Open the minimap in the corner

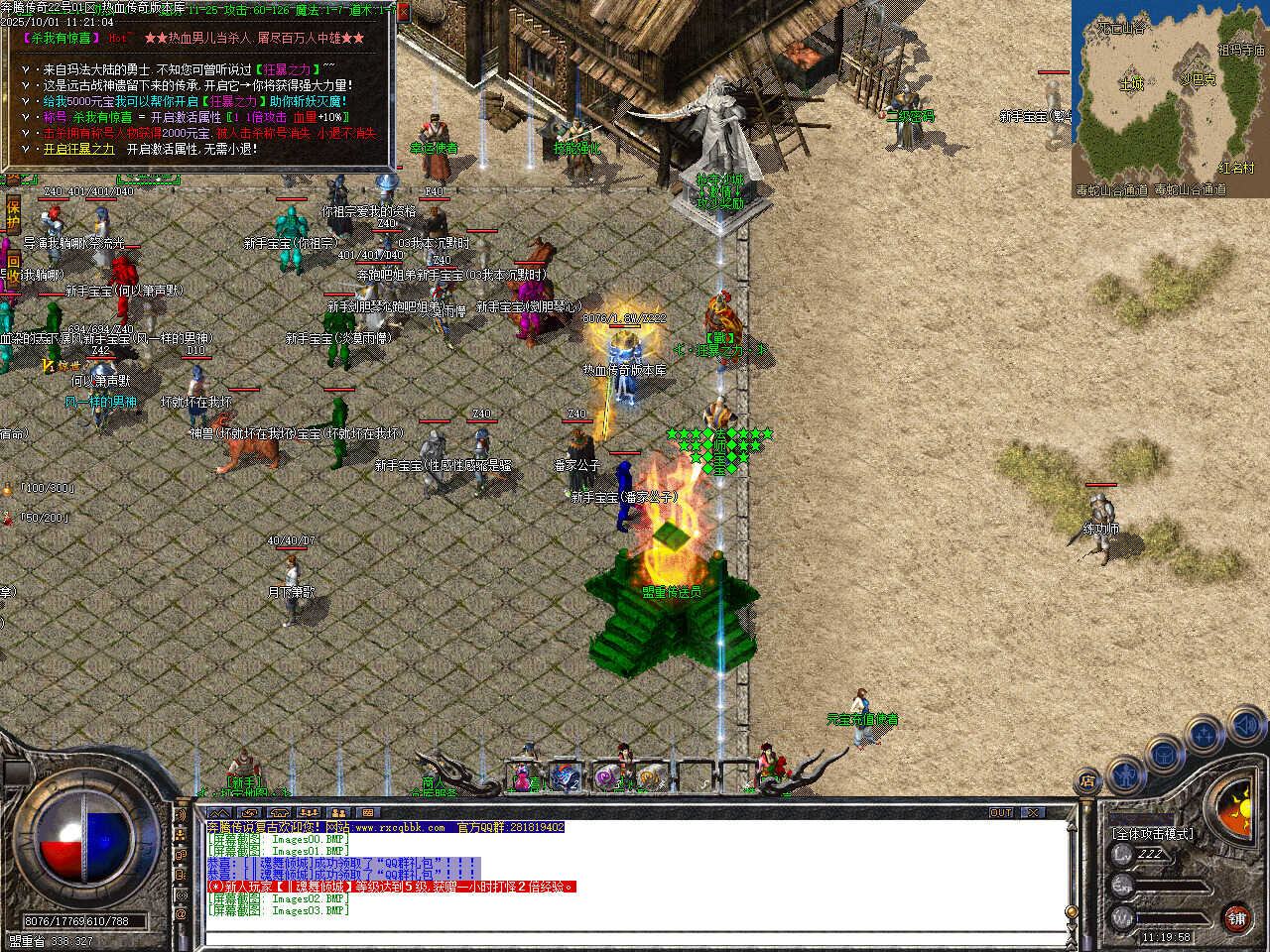[x=1170, y=98]
